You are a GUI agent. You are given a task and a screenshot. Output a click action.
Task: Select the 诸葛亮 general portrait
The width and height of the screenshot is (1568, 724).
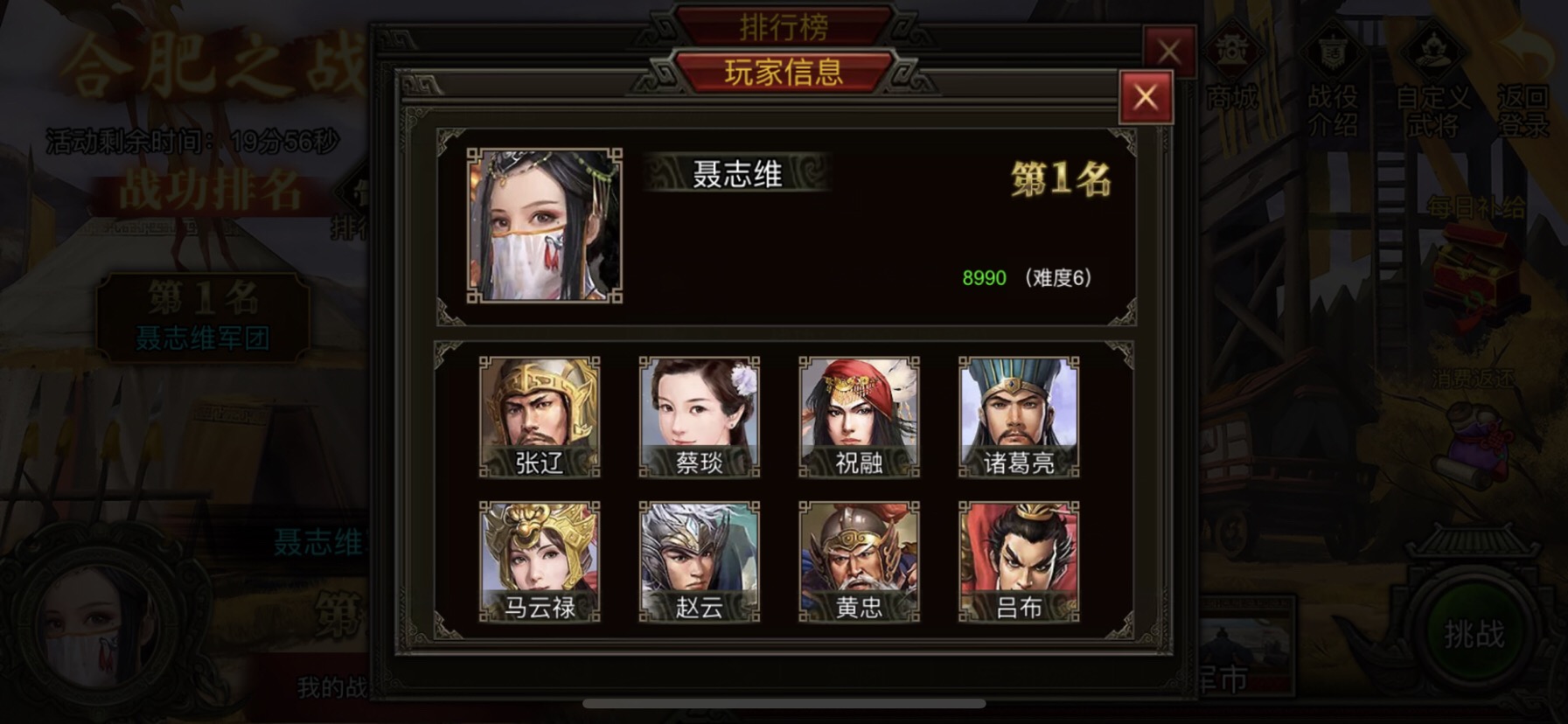pyautogui.click(x=1021, y=418)
